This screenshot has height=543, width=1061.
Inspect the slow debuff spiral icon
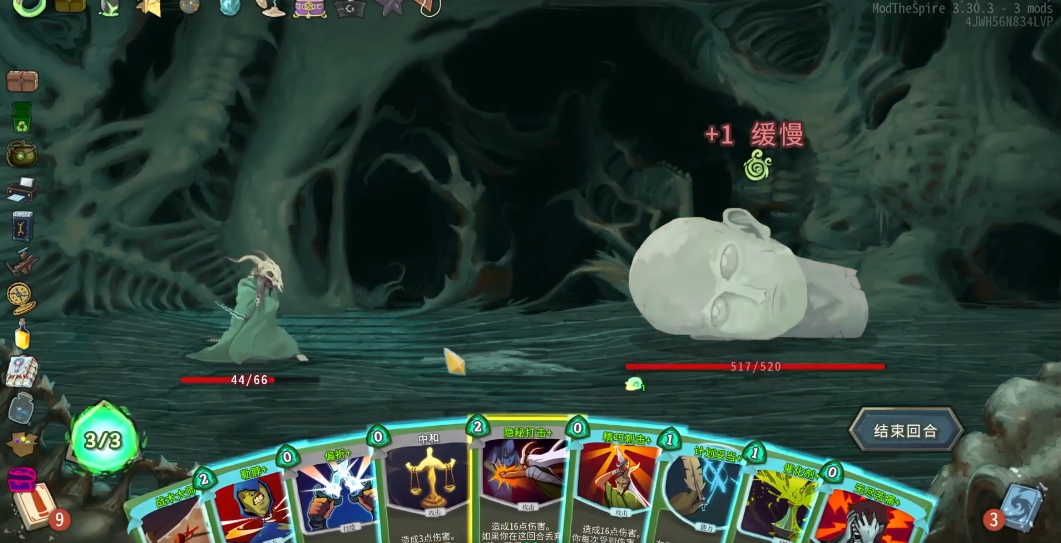pyautogui.click(x=755, y=166)
